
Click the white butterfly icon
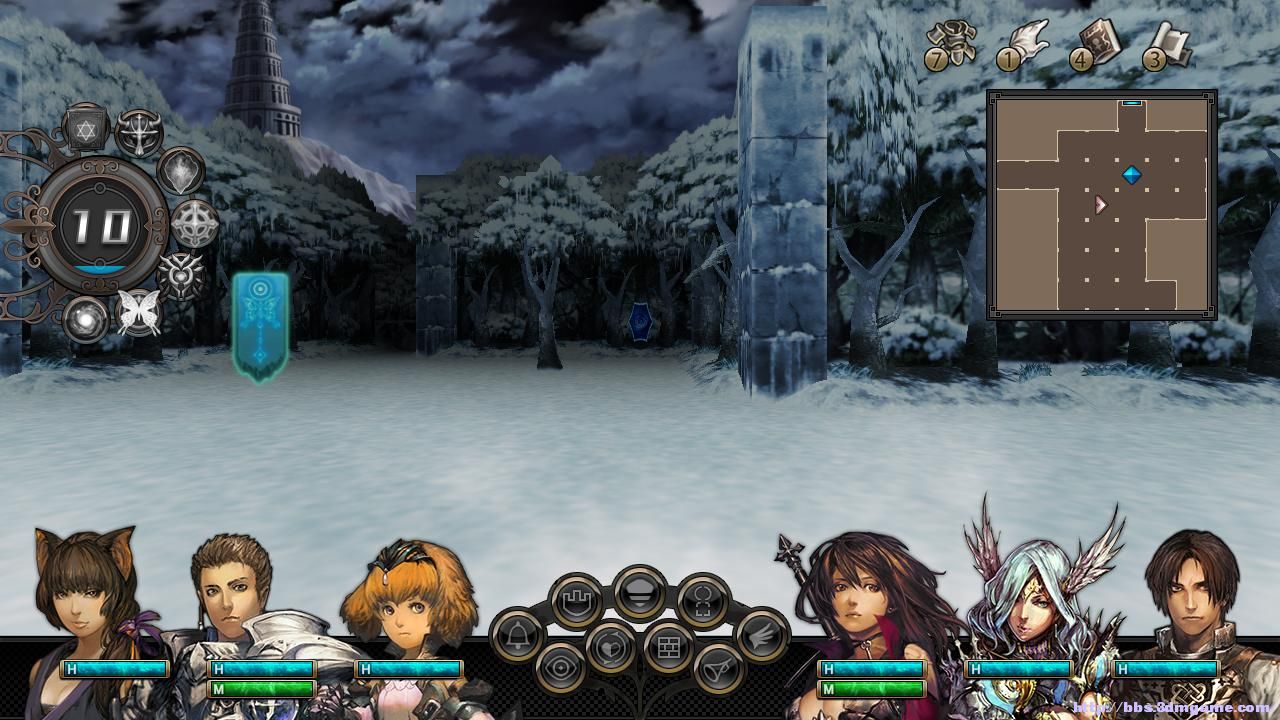(138, 312)
